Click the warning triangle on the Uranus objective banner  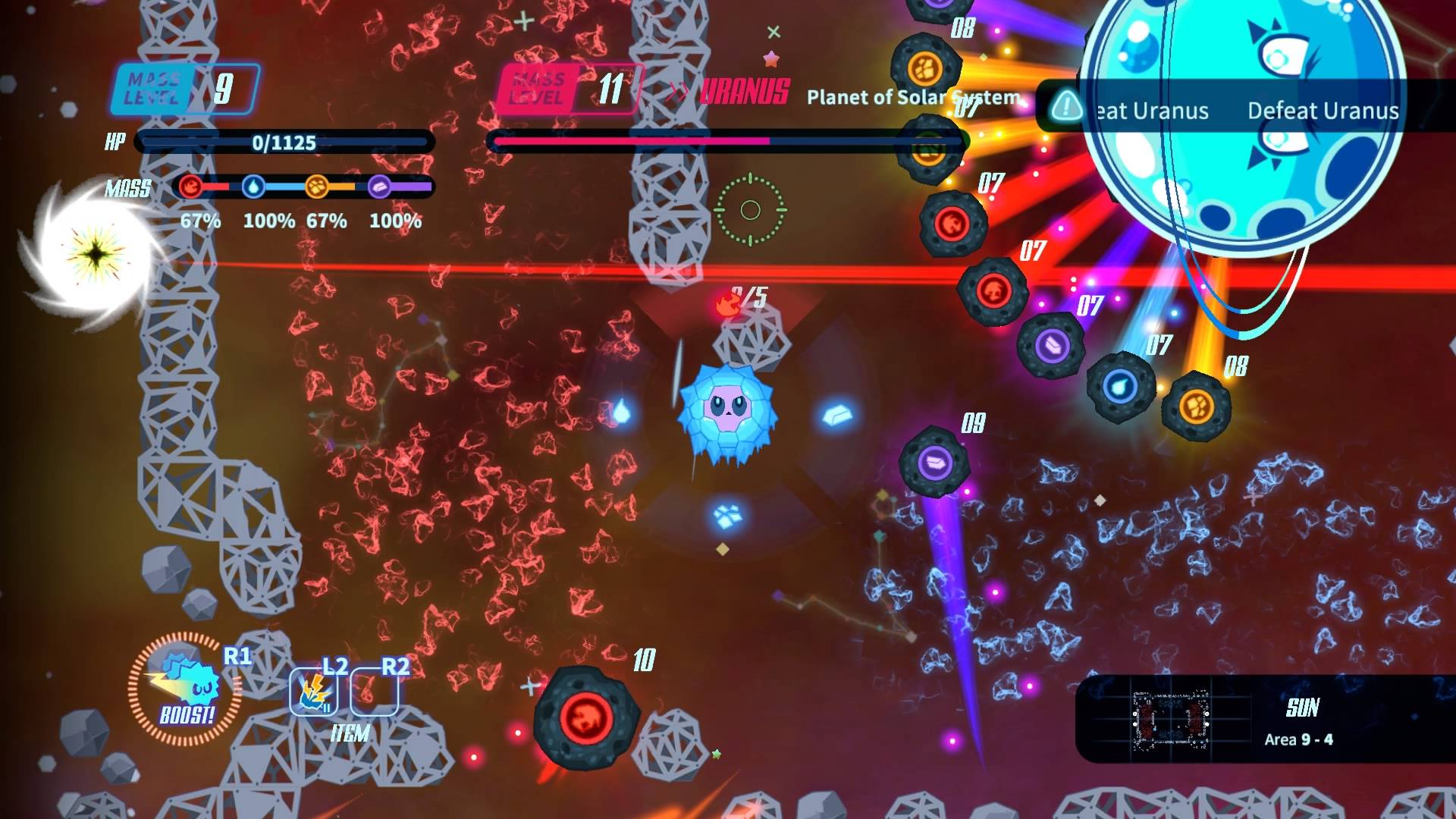[x=1068, y=108]
